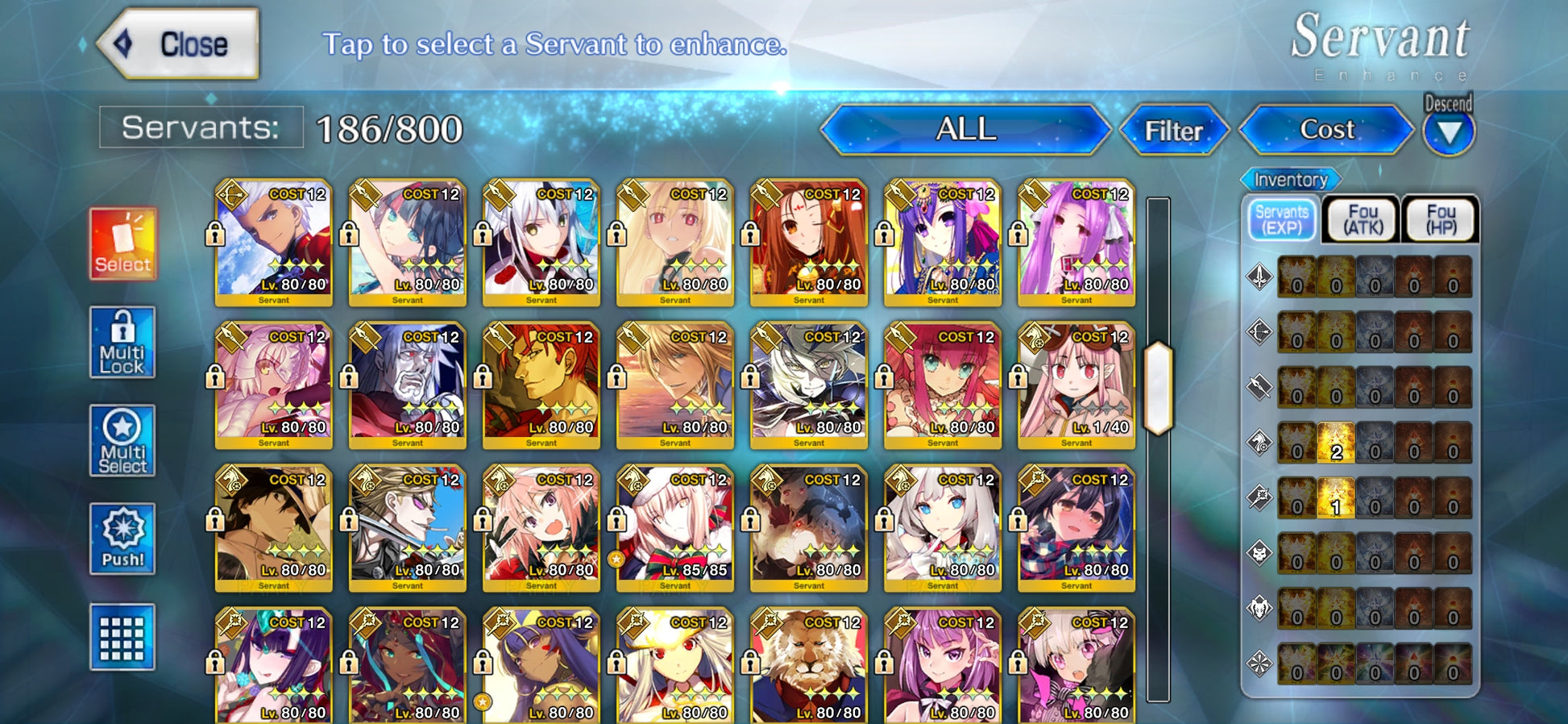
Task: Grab the servant list scrollbar handle
Action: (1158, 388)
